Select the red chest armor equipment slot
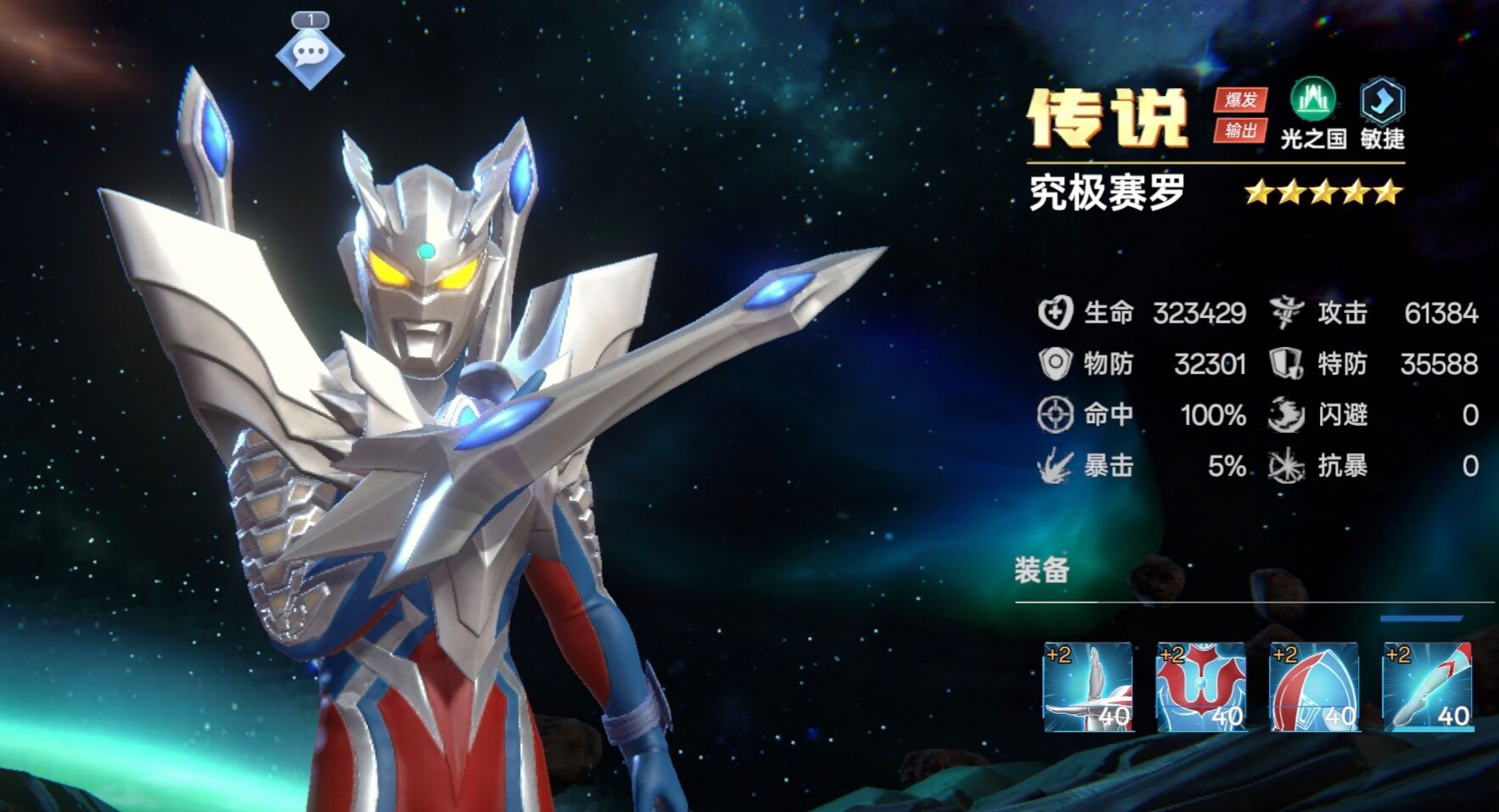 click(x=1200, y=686)
